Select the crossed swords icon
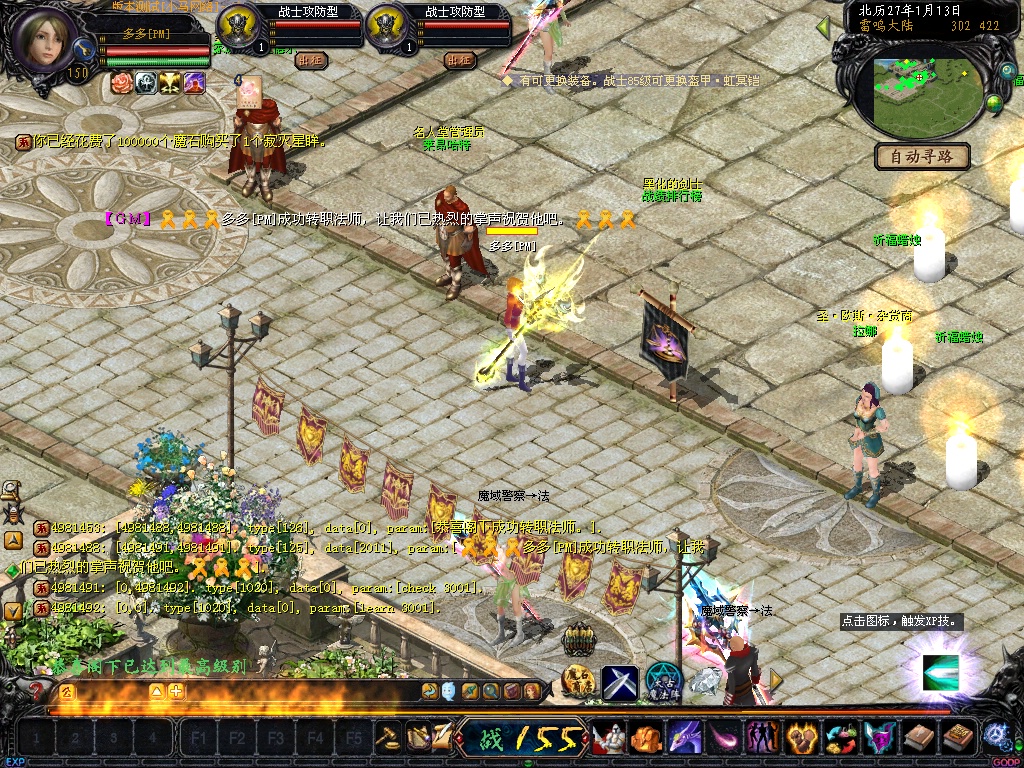Screen dimensions: 1024x768 [x=620, y=682]
